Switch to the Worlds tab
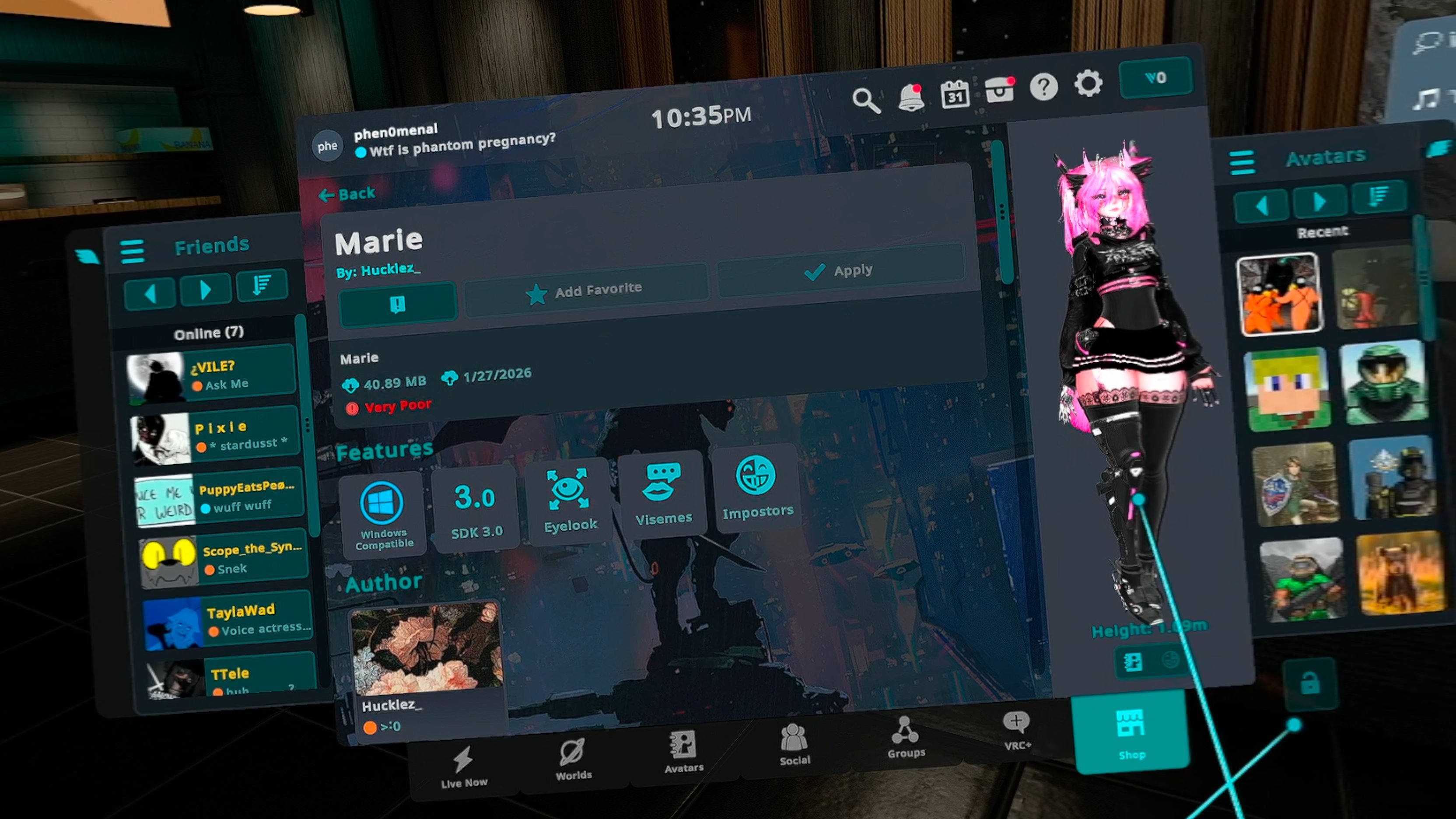The width and height of the screenshot is (1456, 819). (573, 759)
